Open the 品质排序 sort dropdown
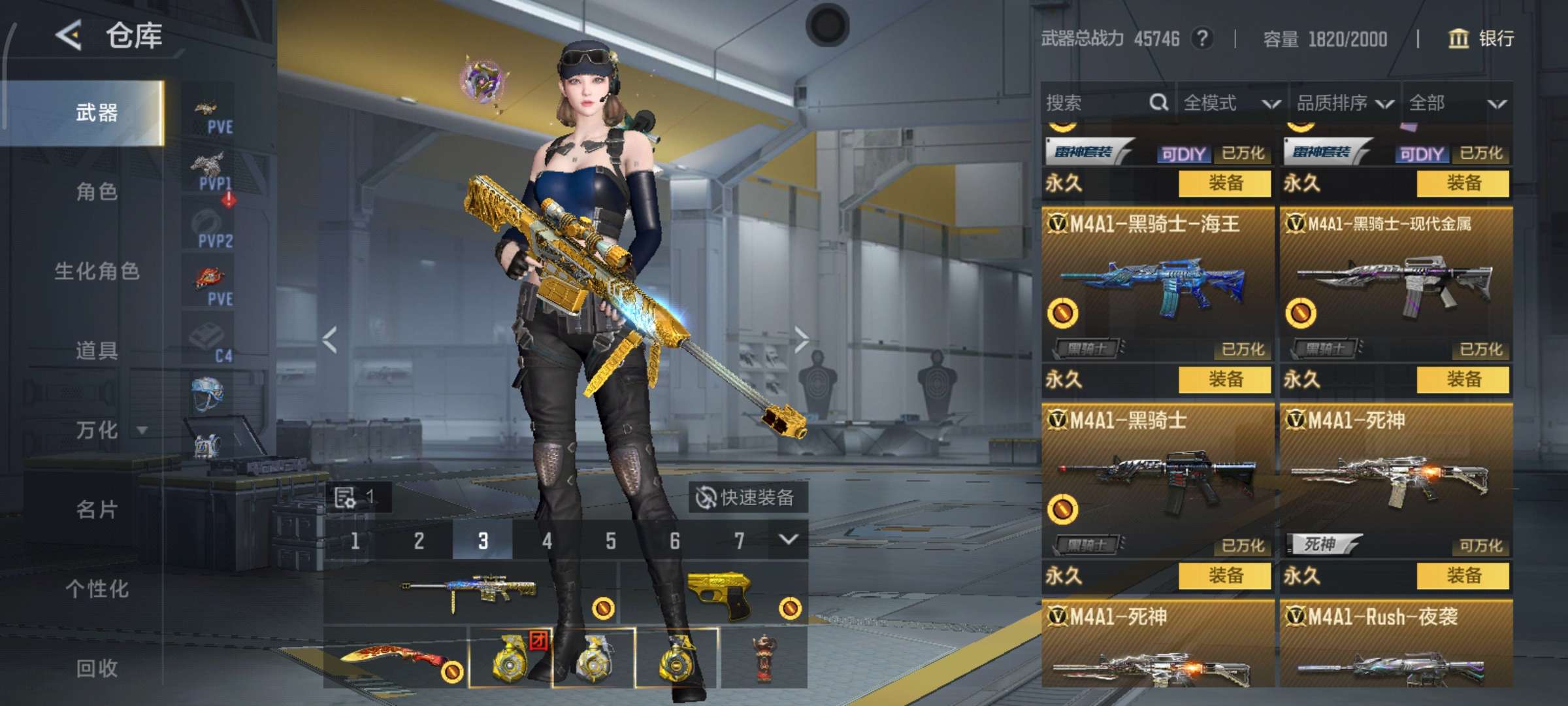This screenshot has height=706, width=1568. pyautogui.click(x=1345, y=103)
